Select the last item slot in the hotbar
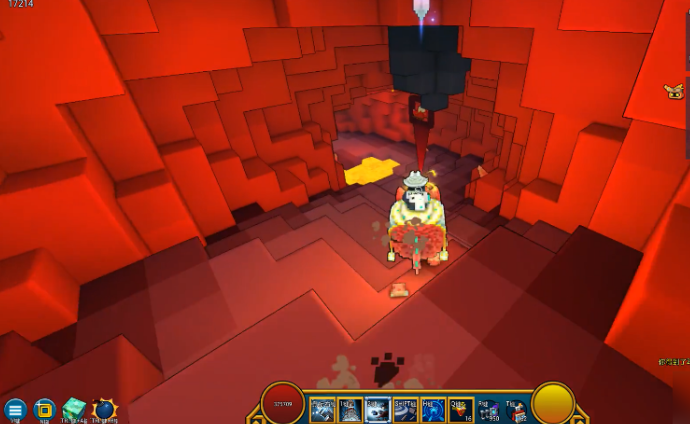Viewport: 690px width, 424px height. tap(515, 409)
